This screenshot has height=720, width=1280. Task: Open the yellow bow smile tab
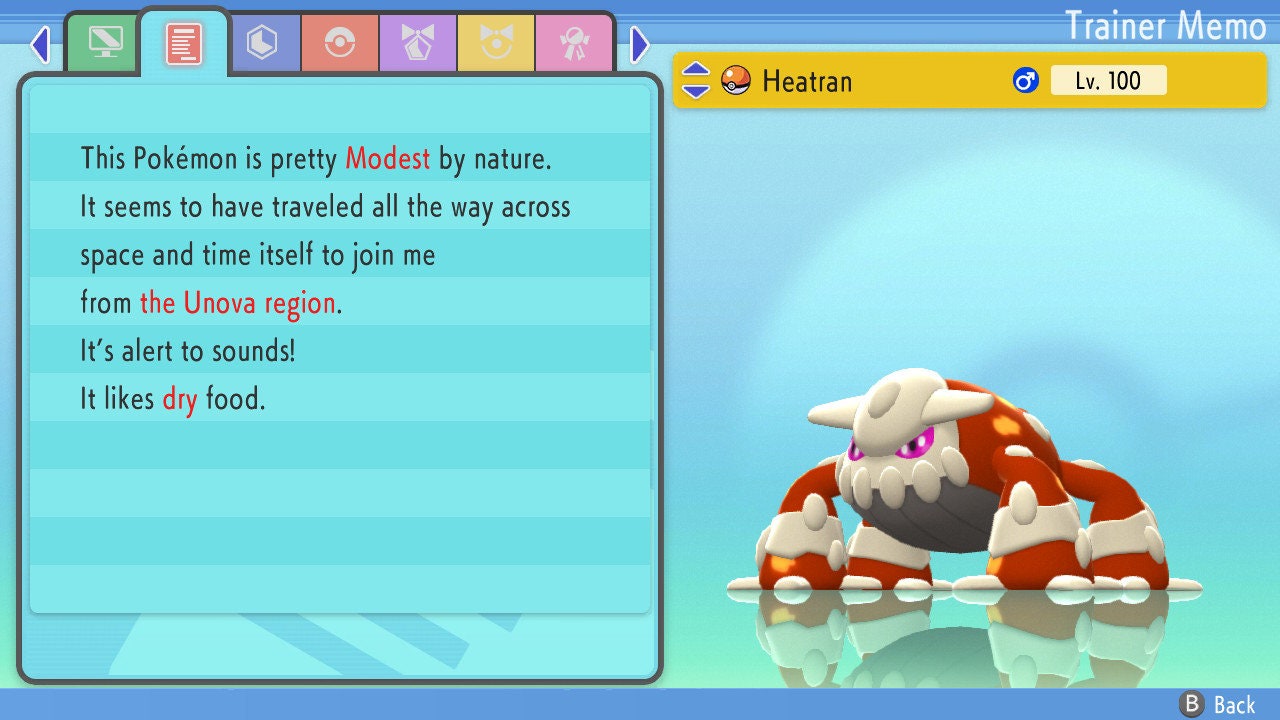(495, 43)
